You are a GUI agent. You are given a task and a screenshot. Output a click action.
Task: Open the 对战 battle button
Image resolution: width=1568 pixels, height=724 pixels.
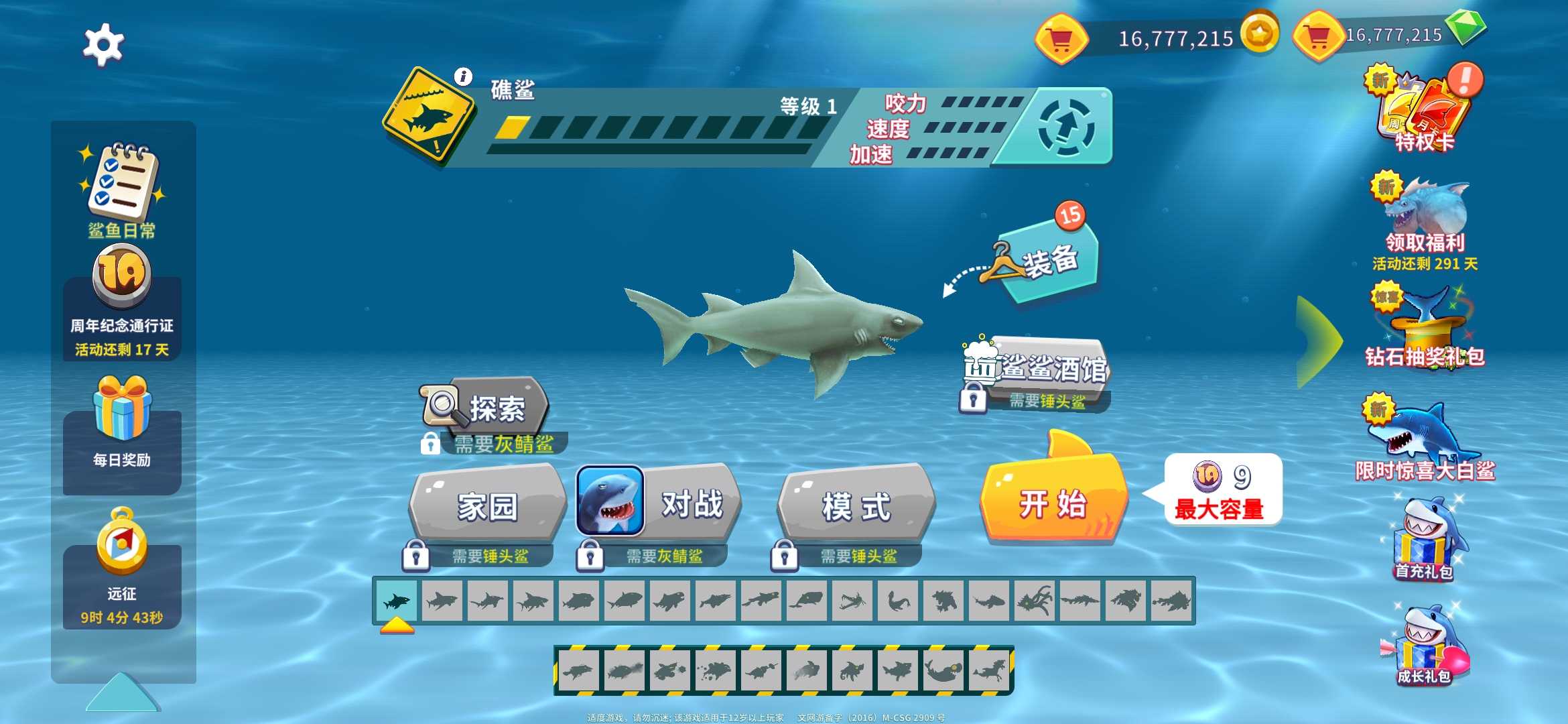coord(660,504)
